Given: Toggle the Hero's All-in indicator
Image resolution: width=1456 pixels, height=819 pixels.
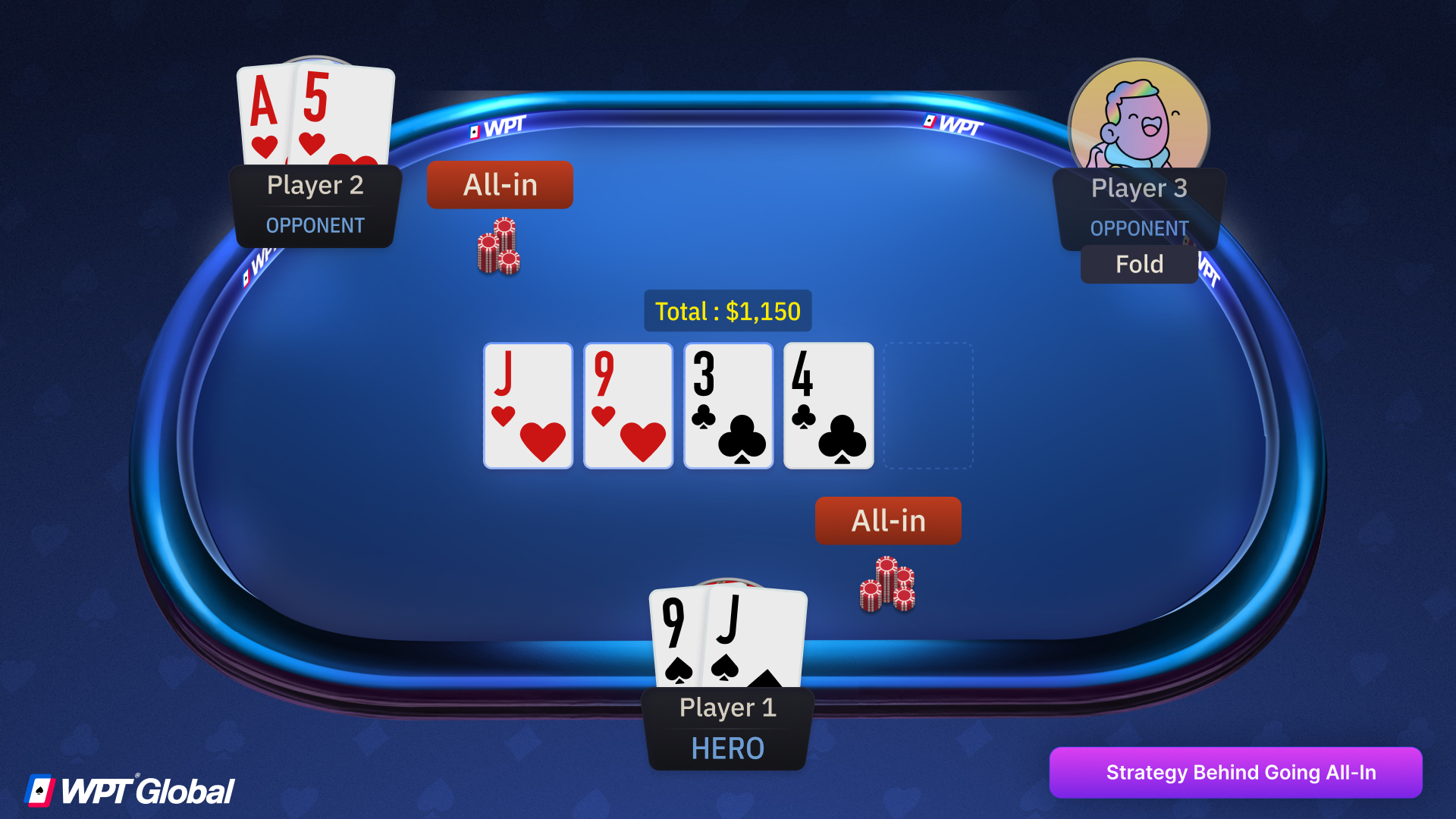Looking at the screenshot, I should (x=887, y=520).
